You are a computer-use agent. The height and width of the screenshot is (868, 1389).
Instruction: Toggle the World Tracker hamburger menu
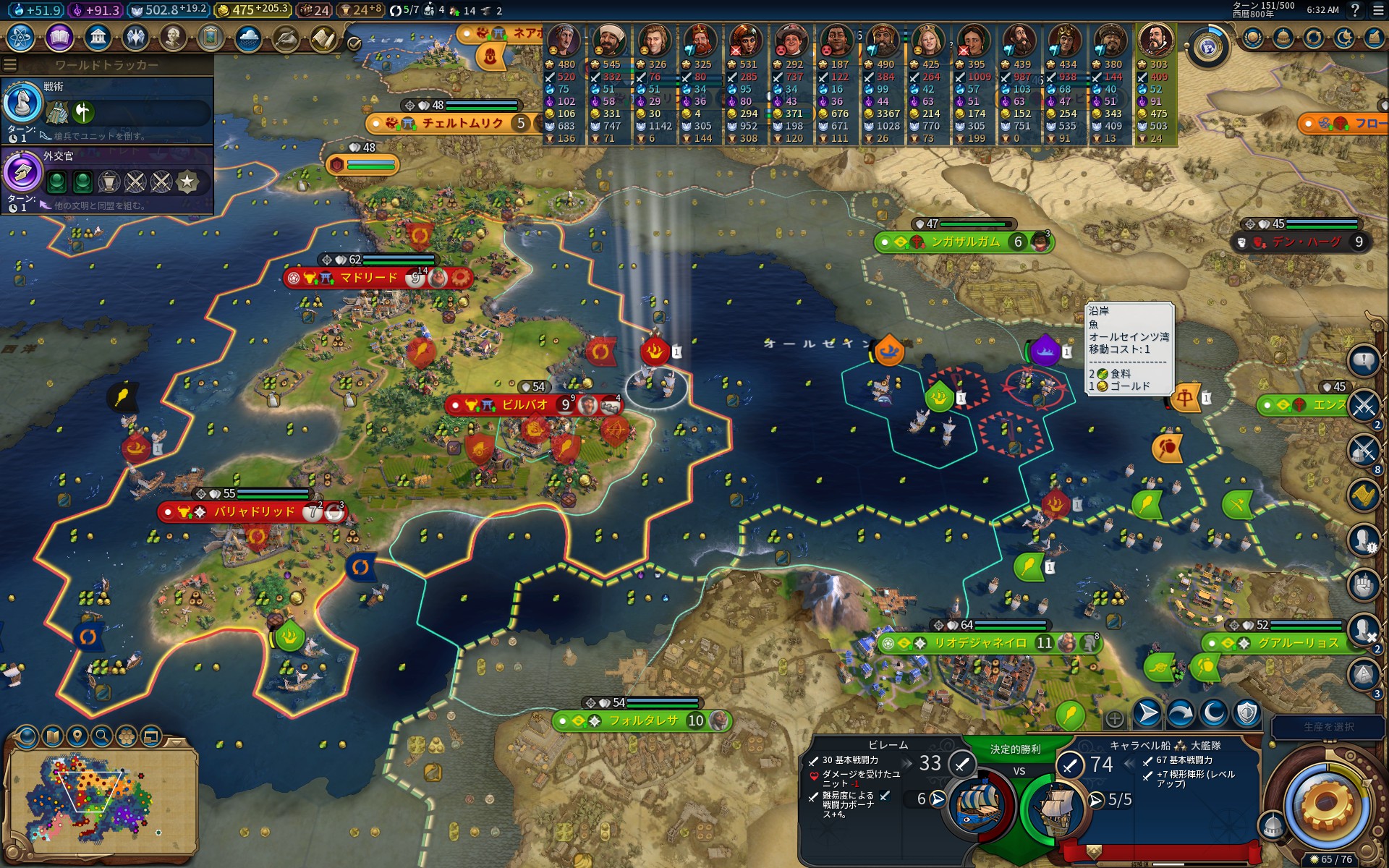point(10,65)
